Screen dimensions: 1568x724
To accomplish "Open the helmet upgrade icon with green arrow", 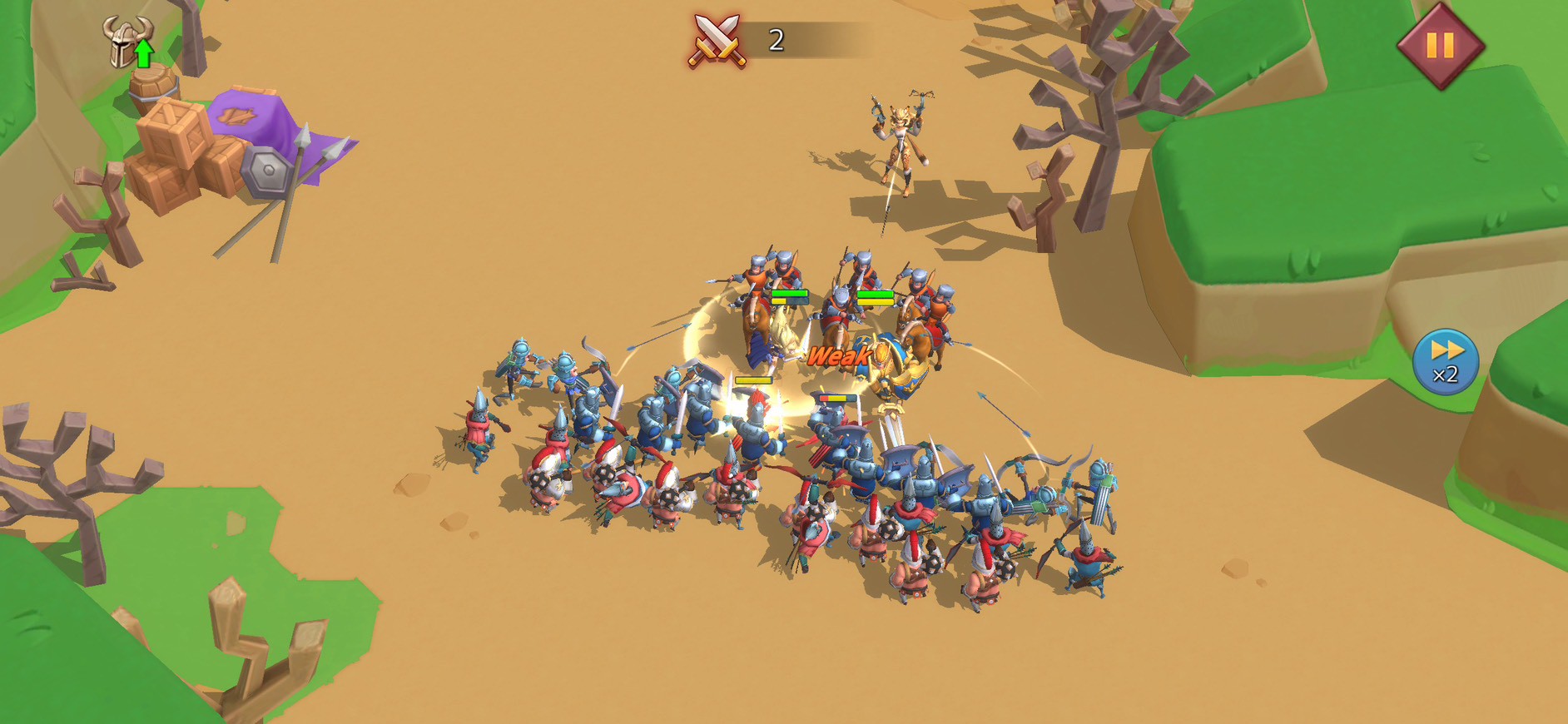I will pyautogui.click(x=129, y=42).
